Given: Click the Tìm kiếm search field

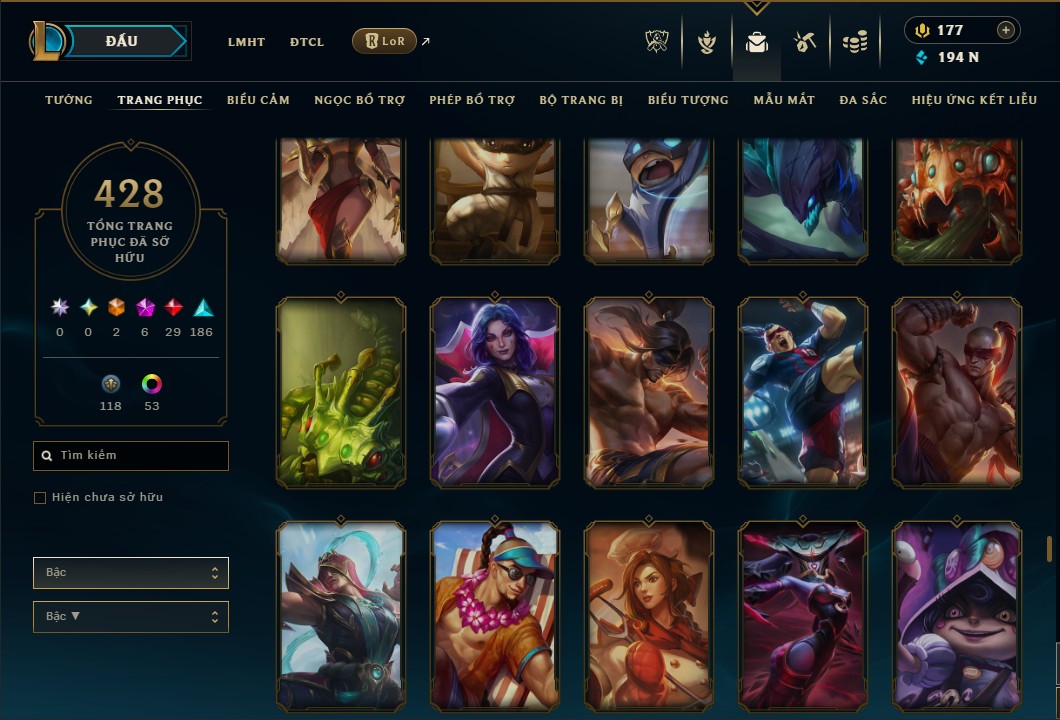Looking at the screenshot, I should point(131,456).
